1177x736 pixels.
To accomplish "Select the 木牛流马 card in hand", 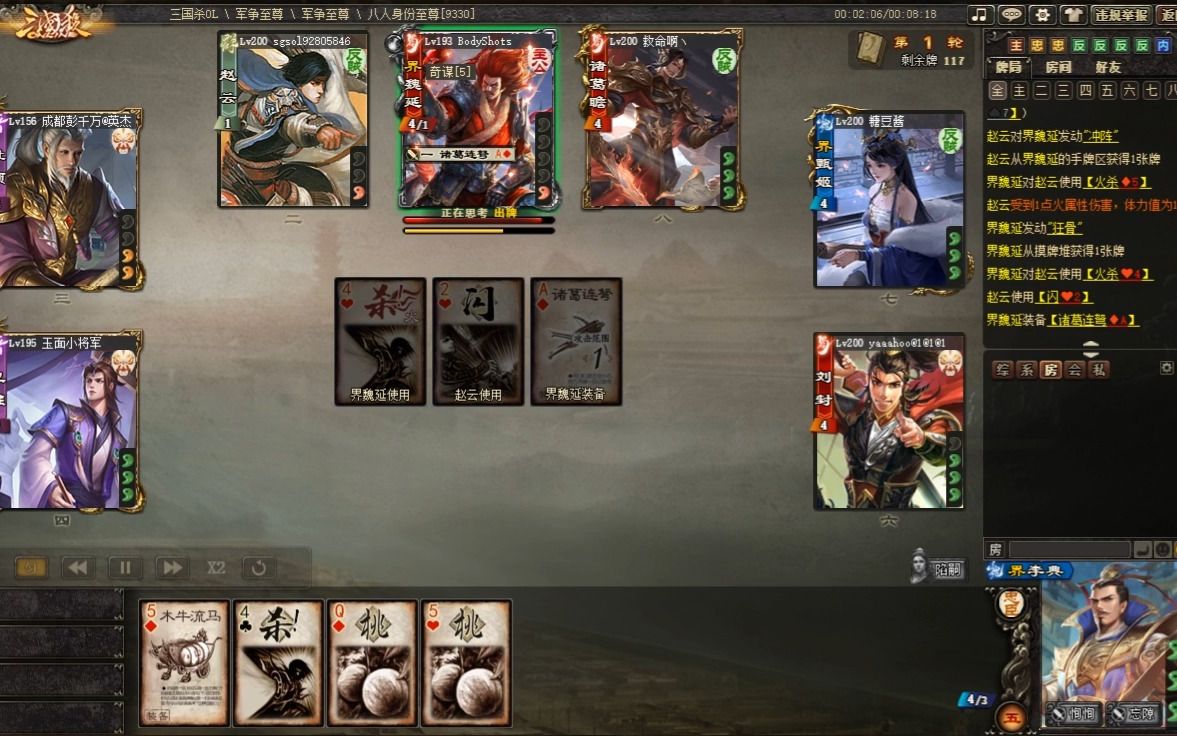I will (184, 662).
